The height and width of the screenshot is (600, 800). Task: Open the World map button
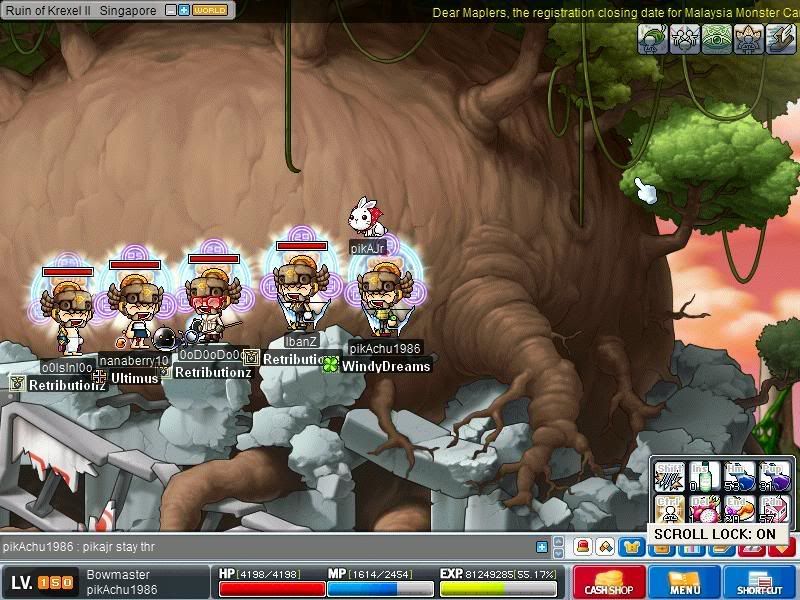click(x=210, y=10)
